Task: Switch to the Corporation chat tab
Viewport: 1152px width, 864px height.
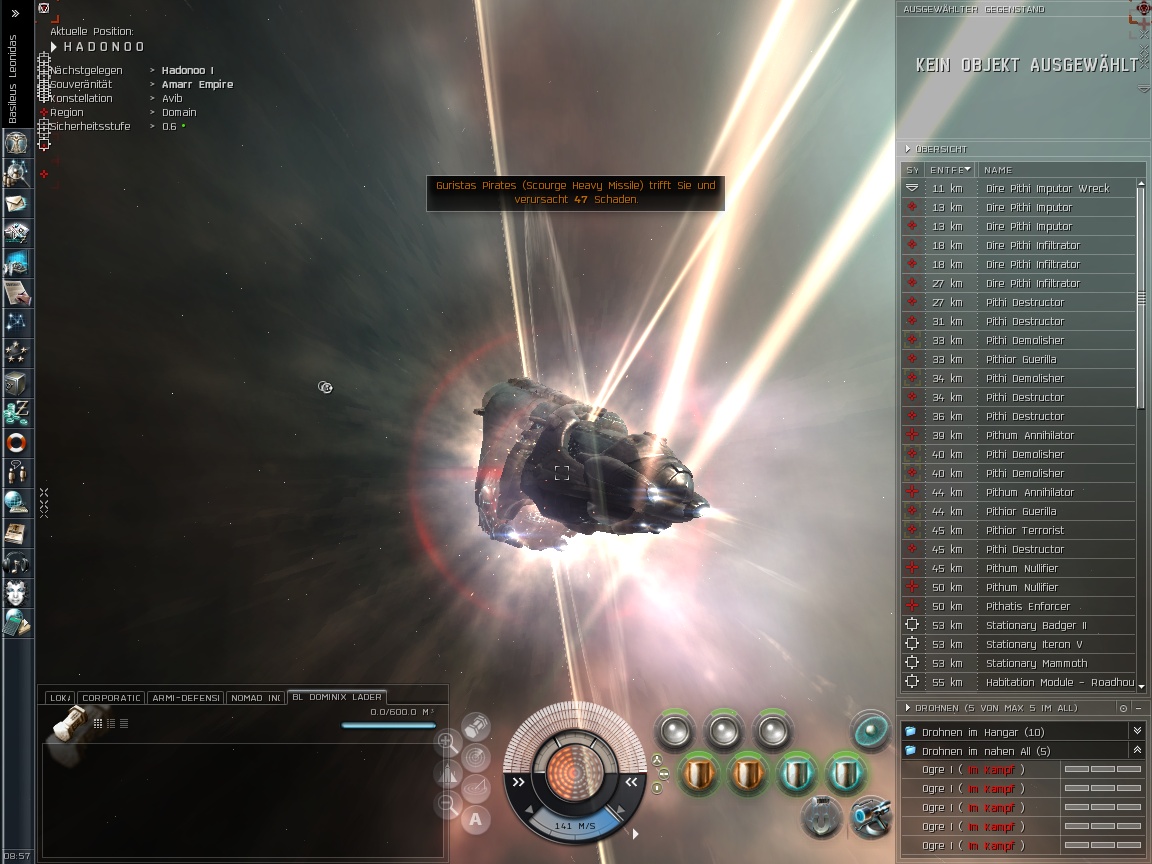Action: pos(111,697)
